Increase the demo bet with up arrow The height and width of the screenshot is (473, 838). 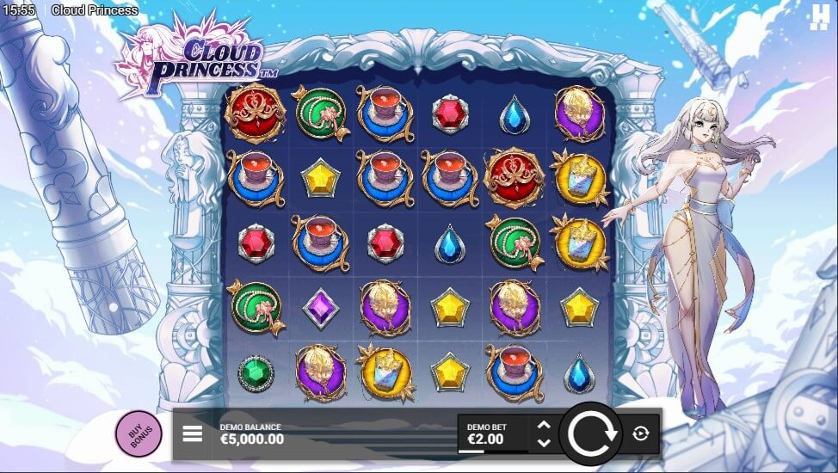pyautogui.click(x=543, y=425)
